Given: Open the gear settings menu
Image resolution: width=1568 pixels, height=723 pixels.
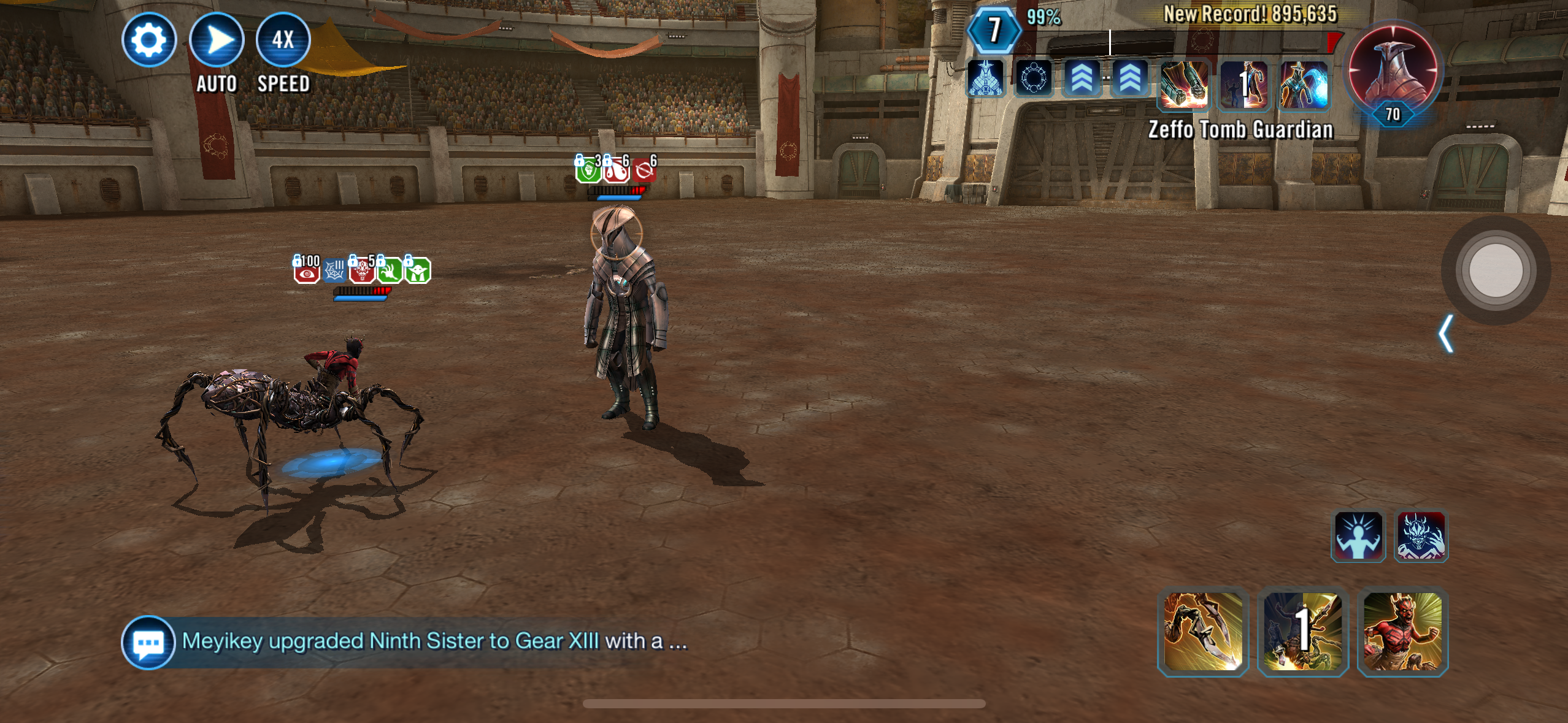Looking at the screenshot, I should [149, 40].
